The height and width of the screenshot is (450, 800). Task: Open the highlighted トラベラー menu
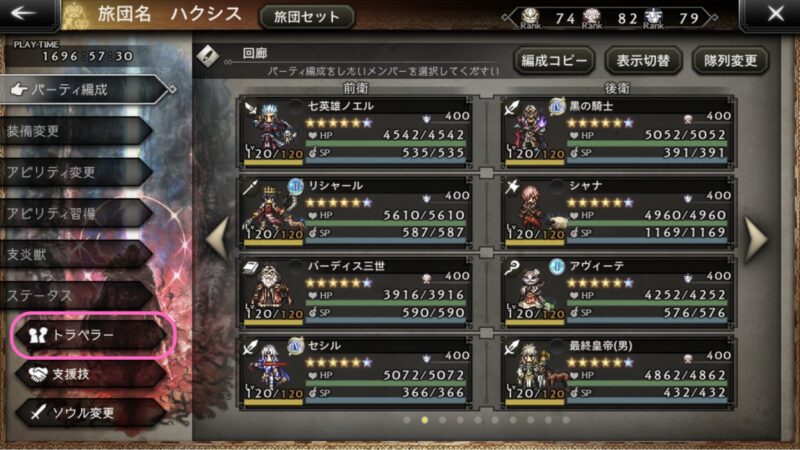pyautogui.click(x=93, y=335)
